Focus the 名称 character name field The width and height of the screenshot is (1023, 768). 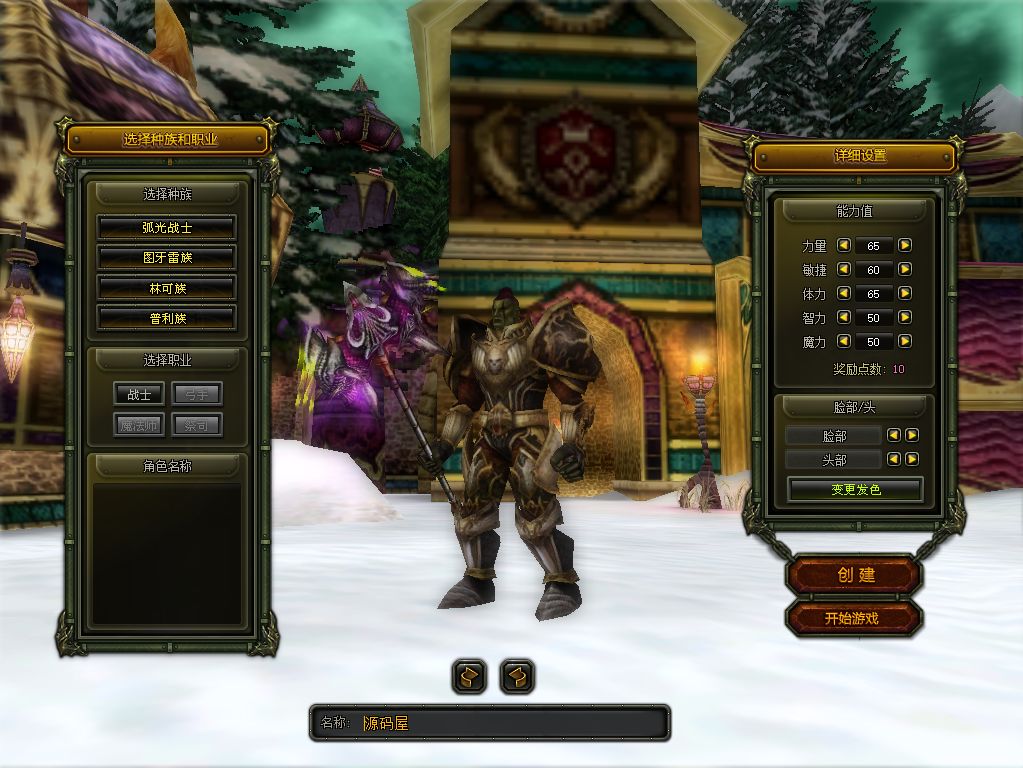510,723
